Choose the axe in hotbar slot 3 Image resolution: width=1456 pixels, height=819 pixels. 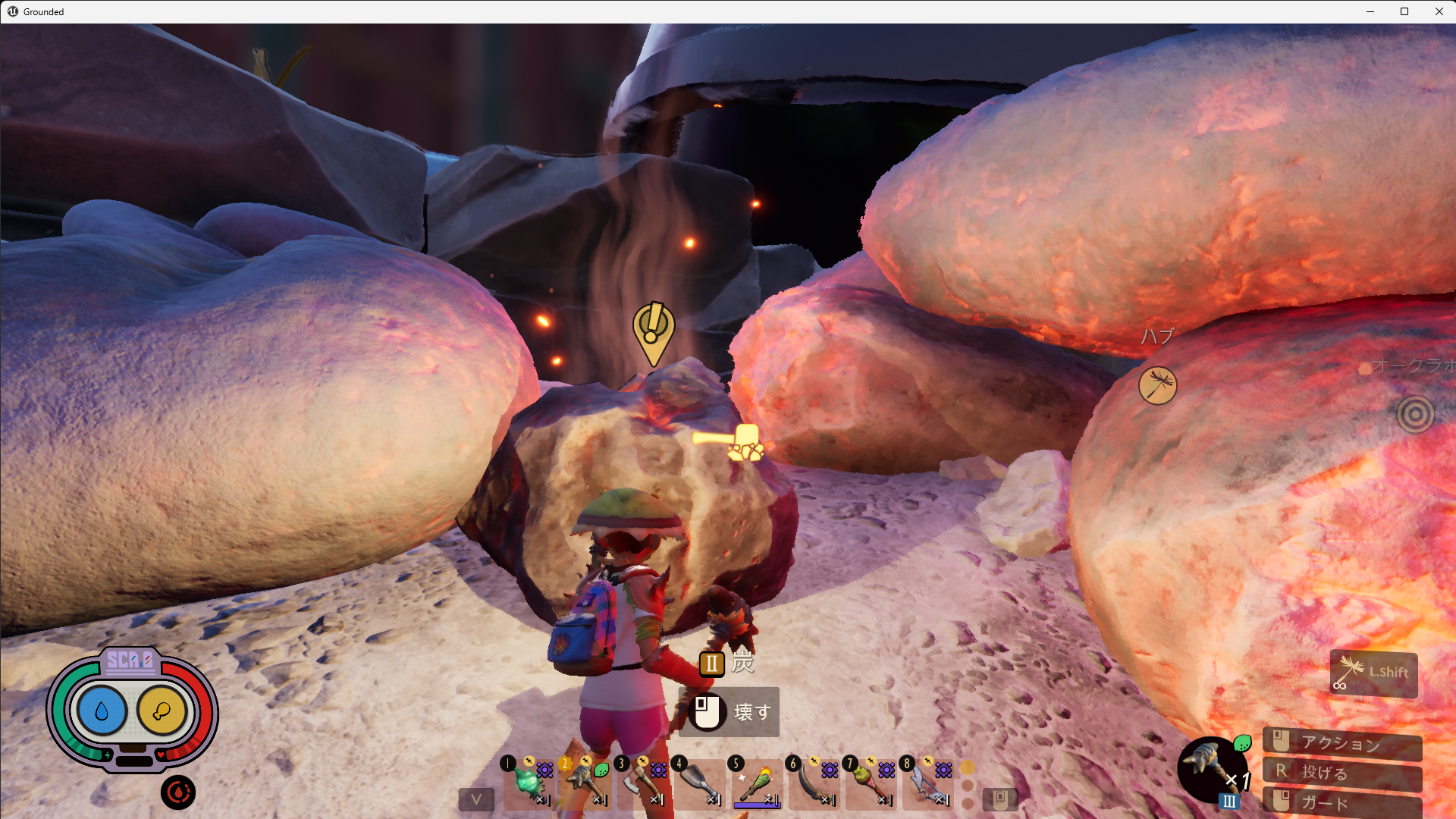coord(642,783)
